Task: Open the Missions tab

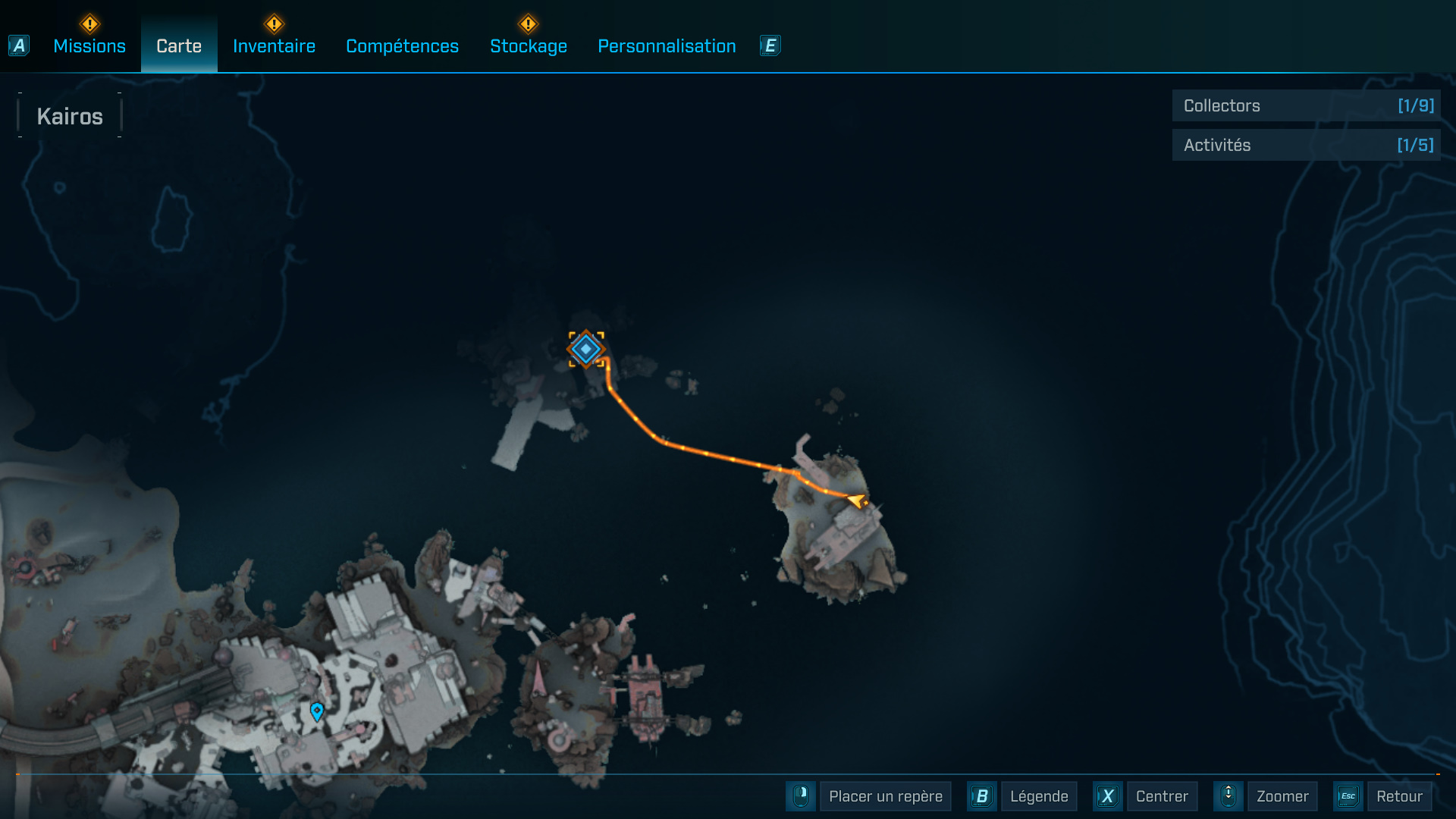Action: click(89, 46)
